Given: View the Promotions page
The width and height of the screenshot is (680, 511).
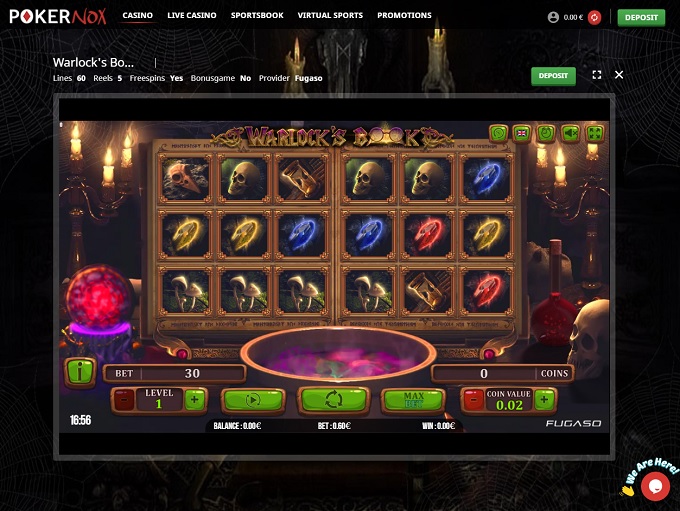Looking at the screenshot, I should pos(404,16).
